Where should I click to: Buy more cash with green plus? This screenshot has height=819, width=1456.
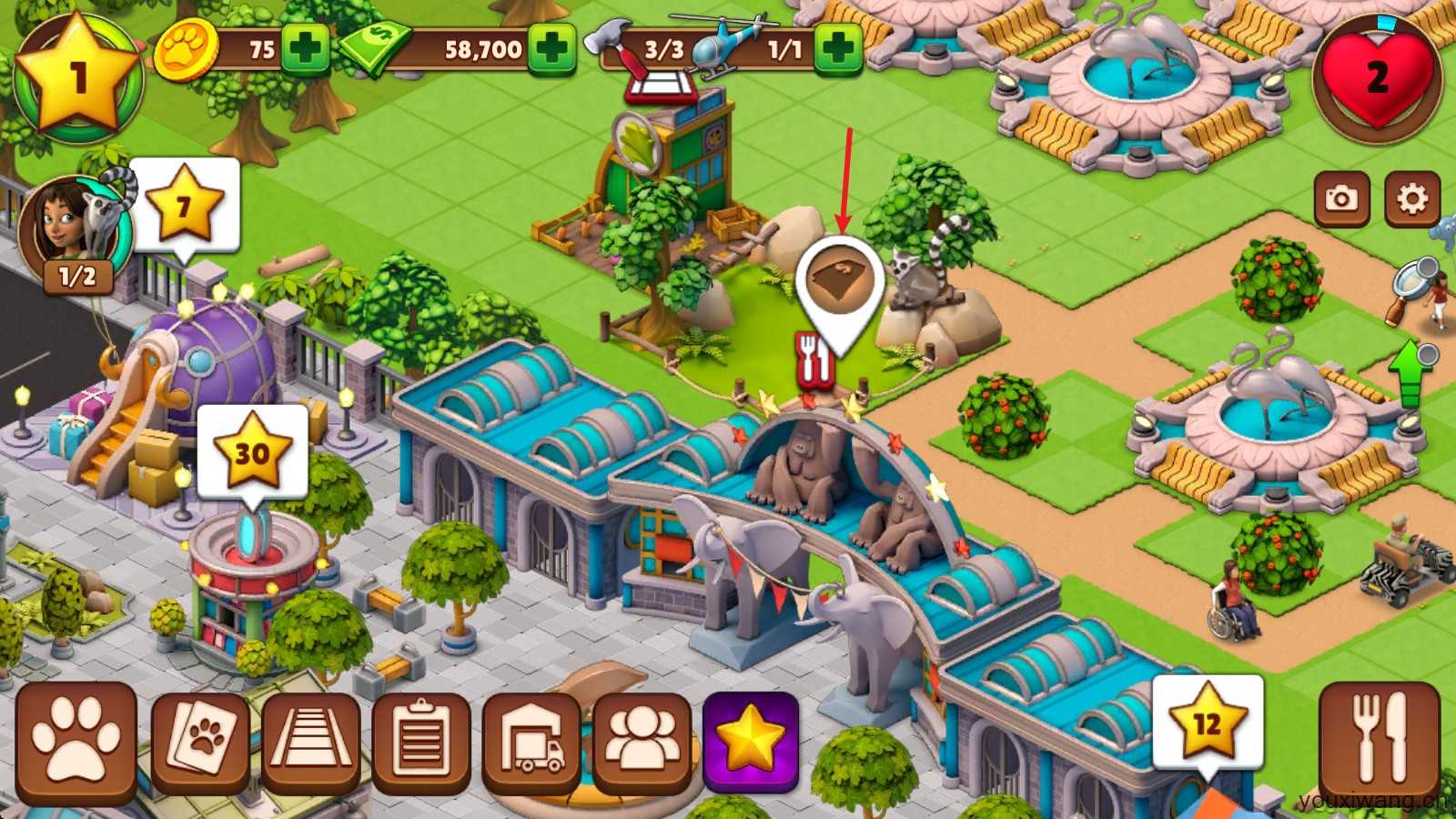coord(552,47)
